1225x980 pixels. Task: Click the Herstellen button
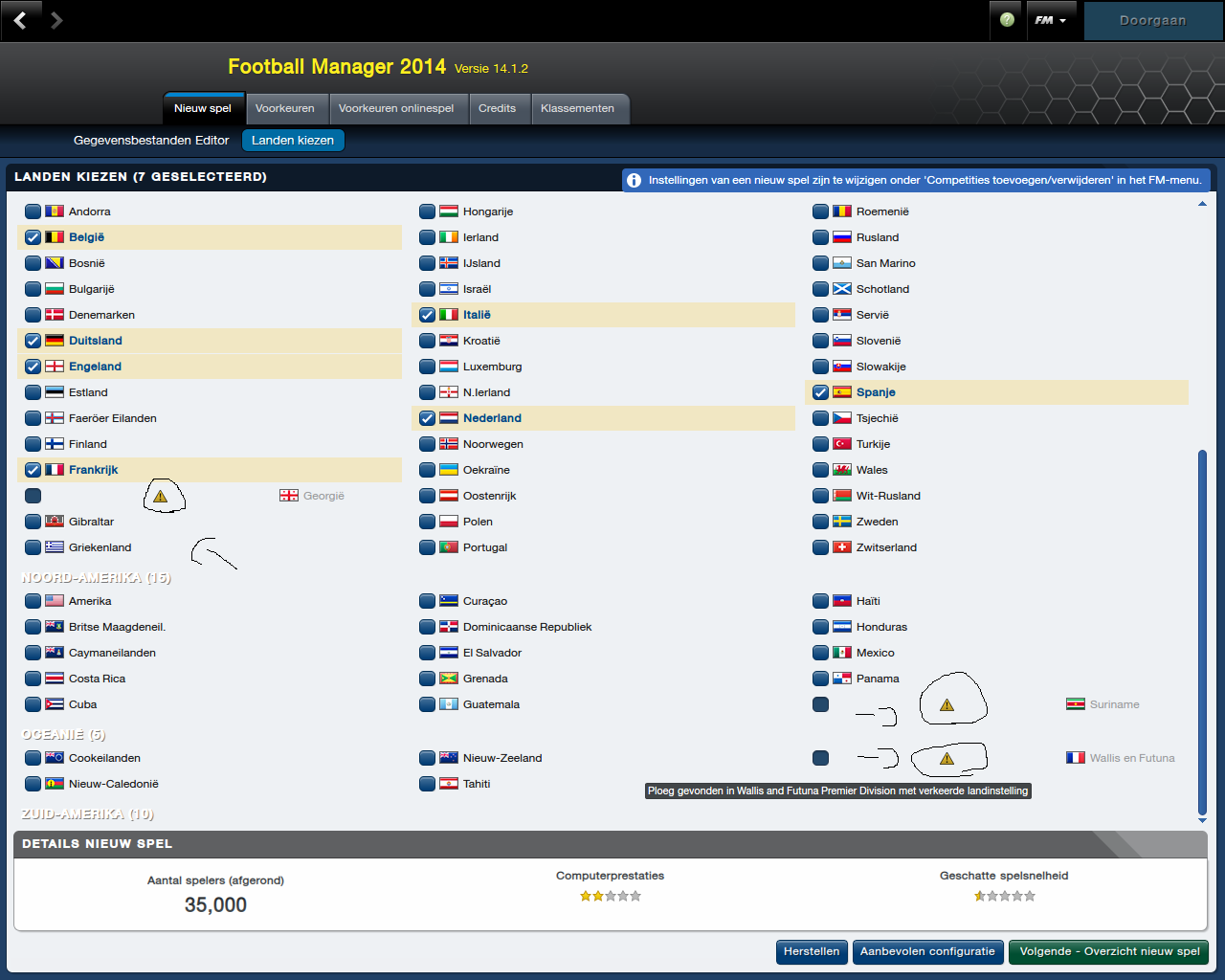tap(812, 951)
